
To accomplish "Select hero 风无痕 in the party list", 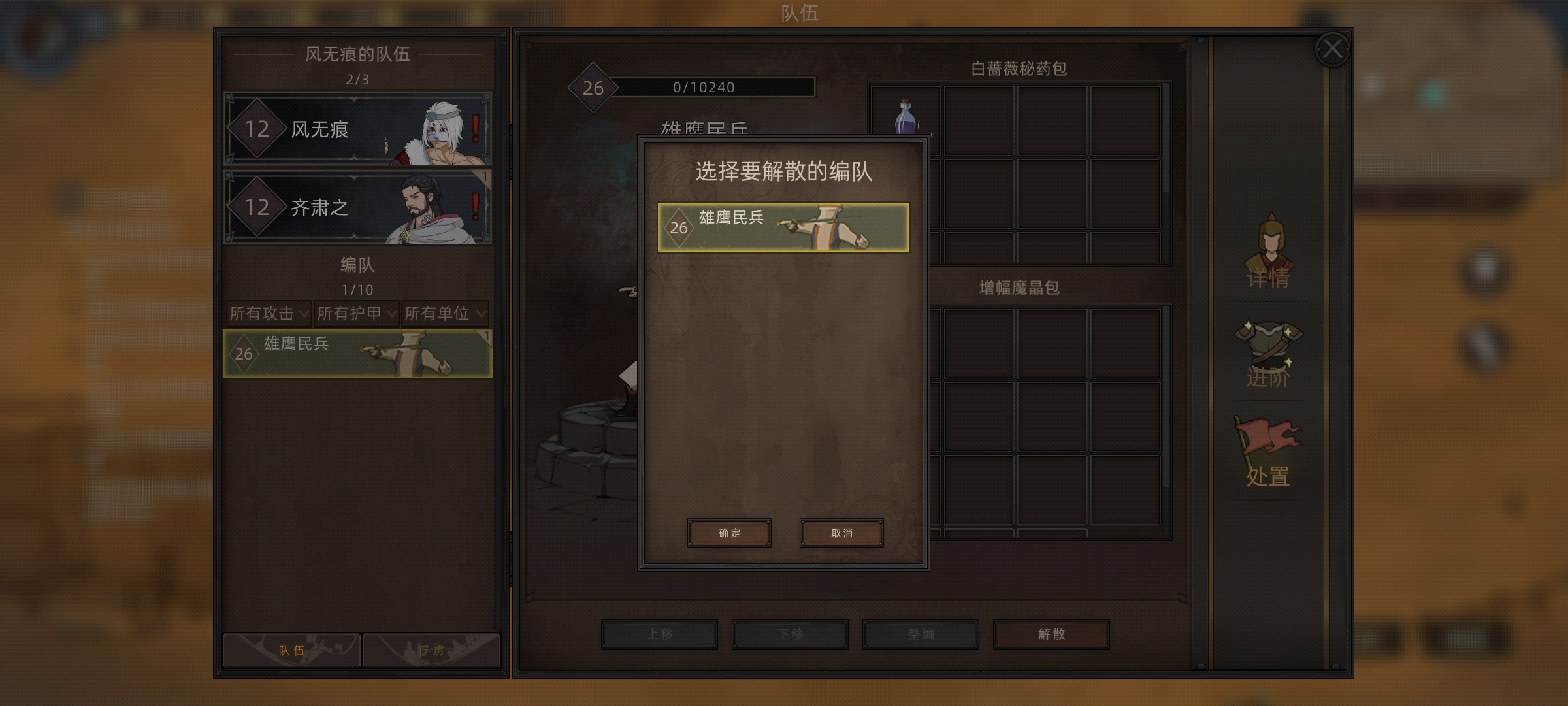I will 357,129.
